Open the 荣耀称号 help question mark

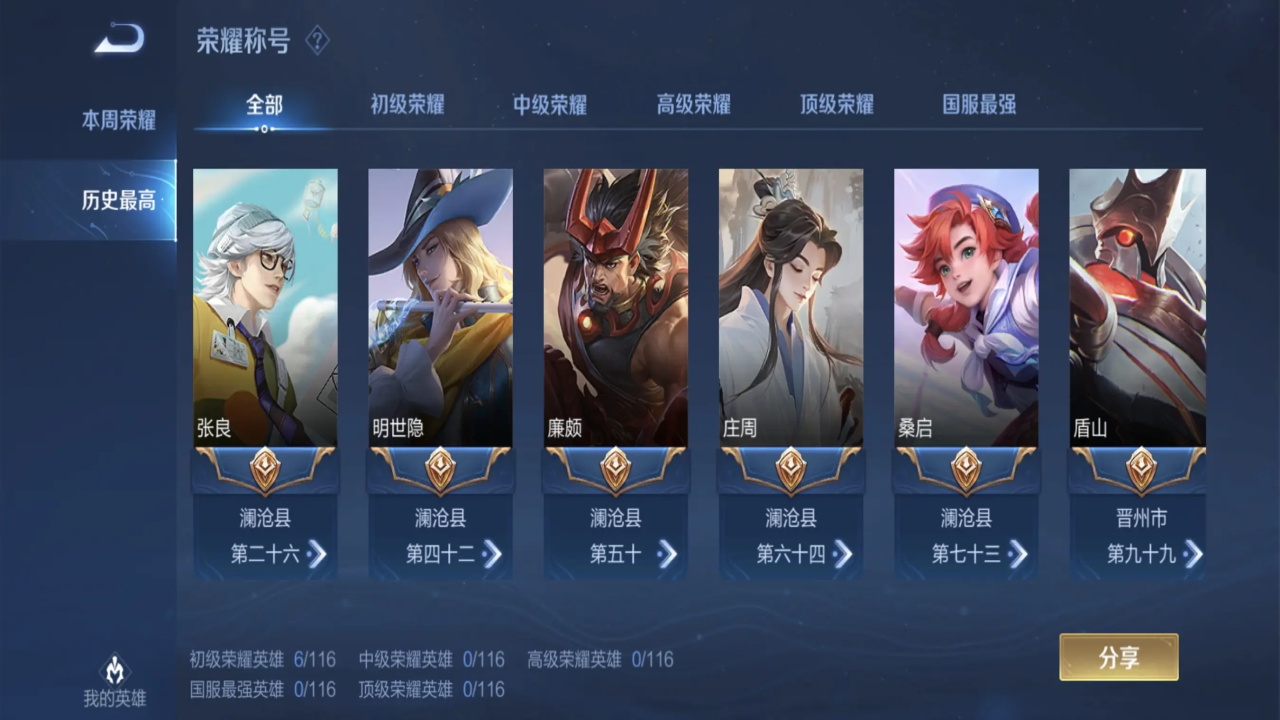click(317, 41)
